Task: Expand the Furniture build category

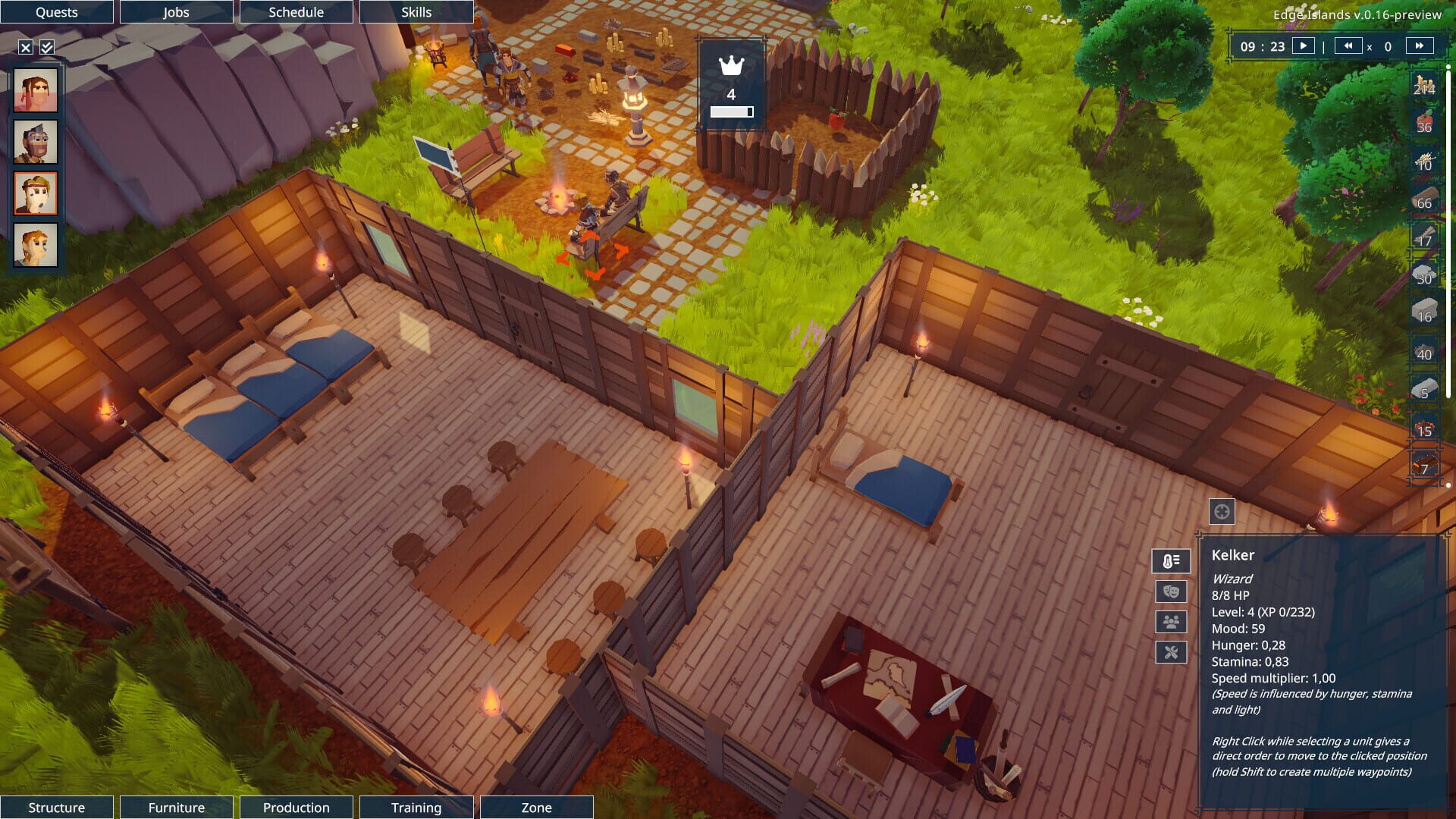Action: coord(176,807)
